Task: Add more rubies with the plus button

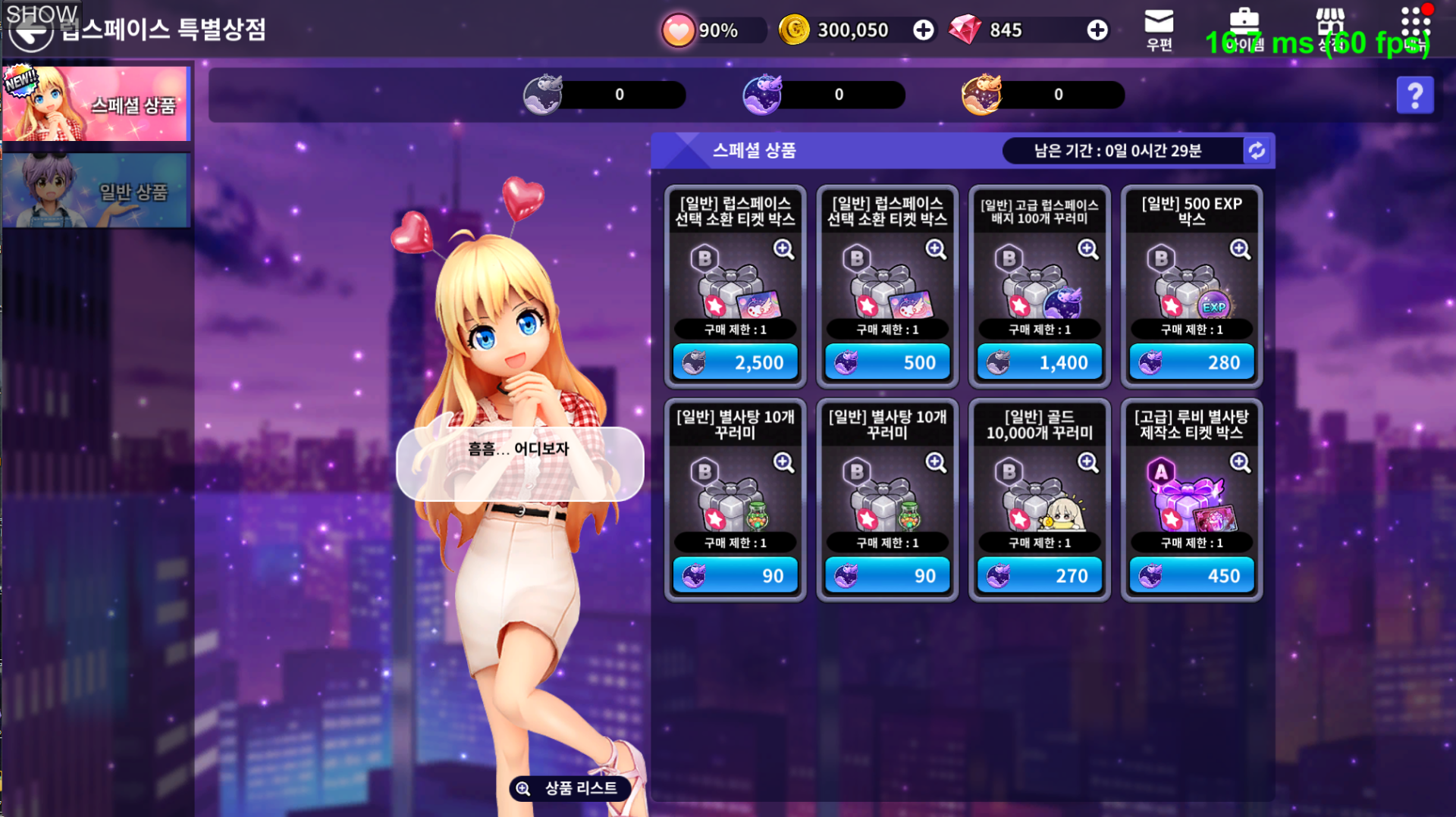Action: tap(1097, 30)
